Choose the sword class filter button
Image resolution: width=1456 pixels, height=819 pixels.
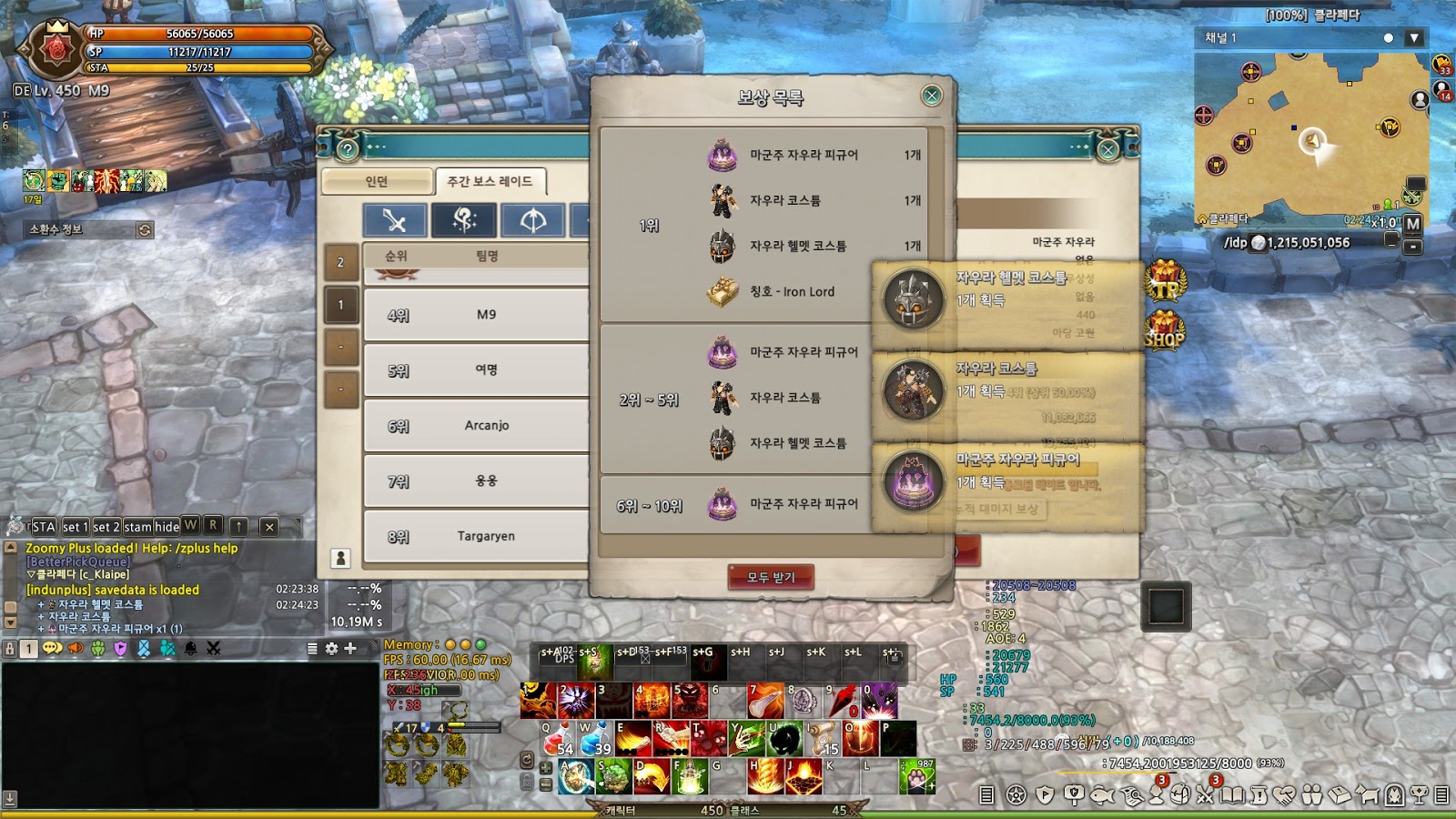click(x=394, y=220)
